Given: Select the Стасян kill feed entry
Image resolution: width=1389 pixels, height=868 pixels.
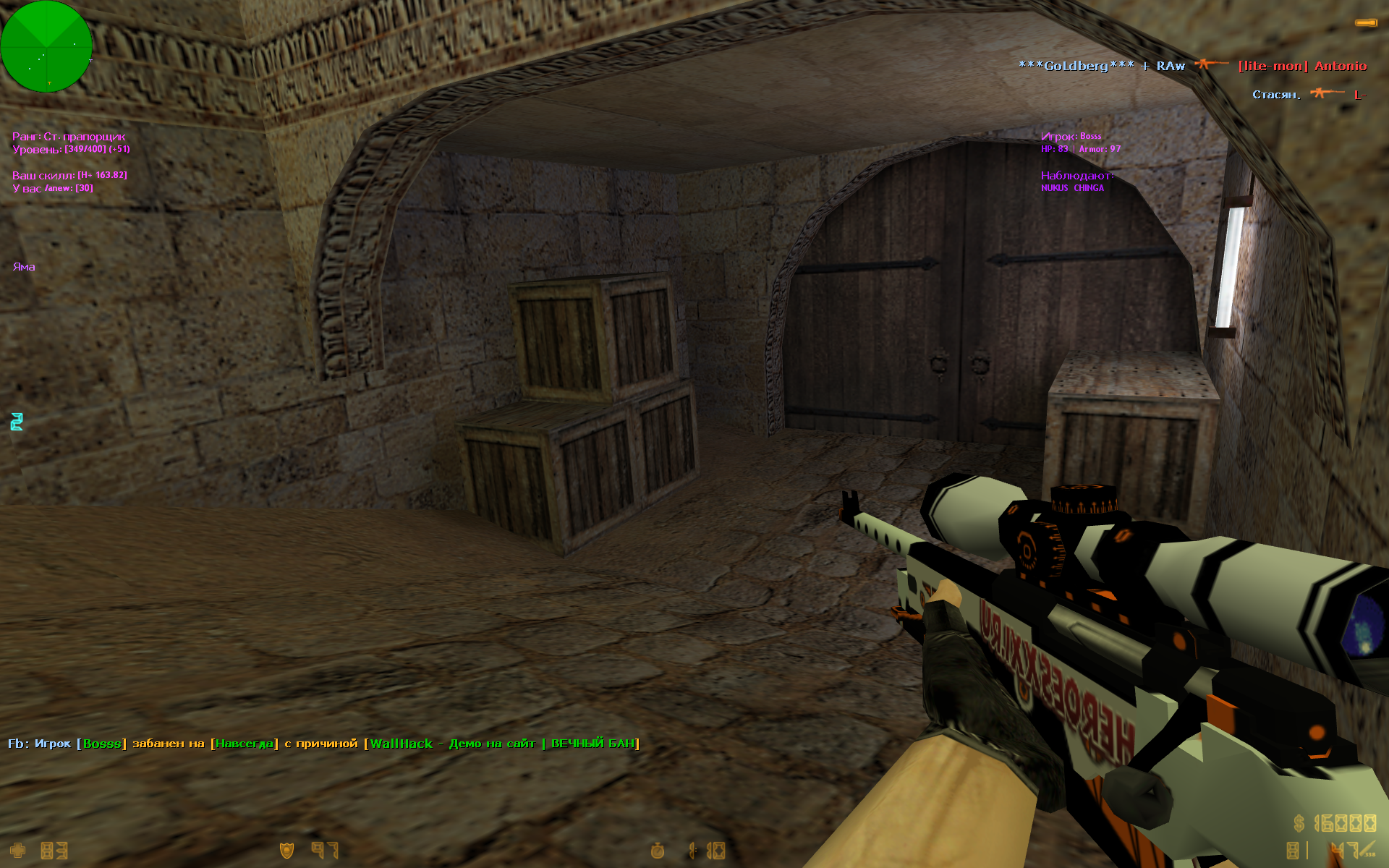Looking at the screenshot, I should (x=1309, y=95).
